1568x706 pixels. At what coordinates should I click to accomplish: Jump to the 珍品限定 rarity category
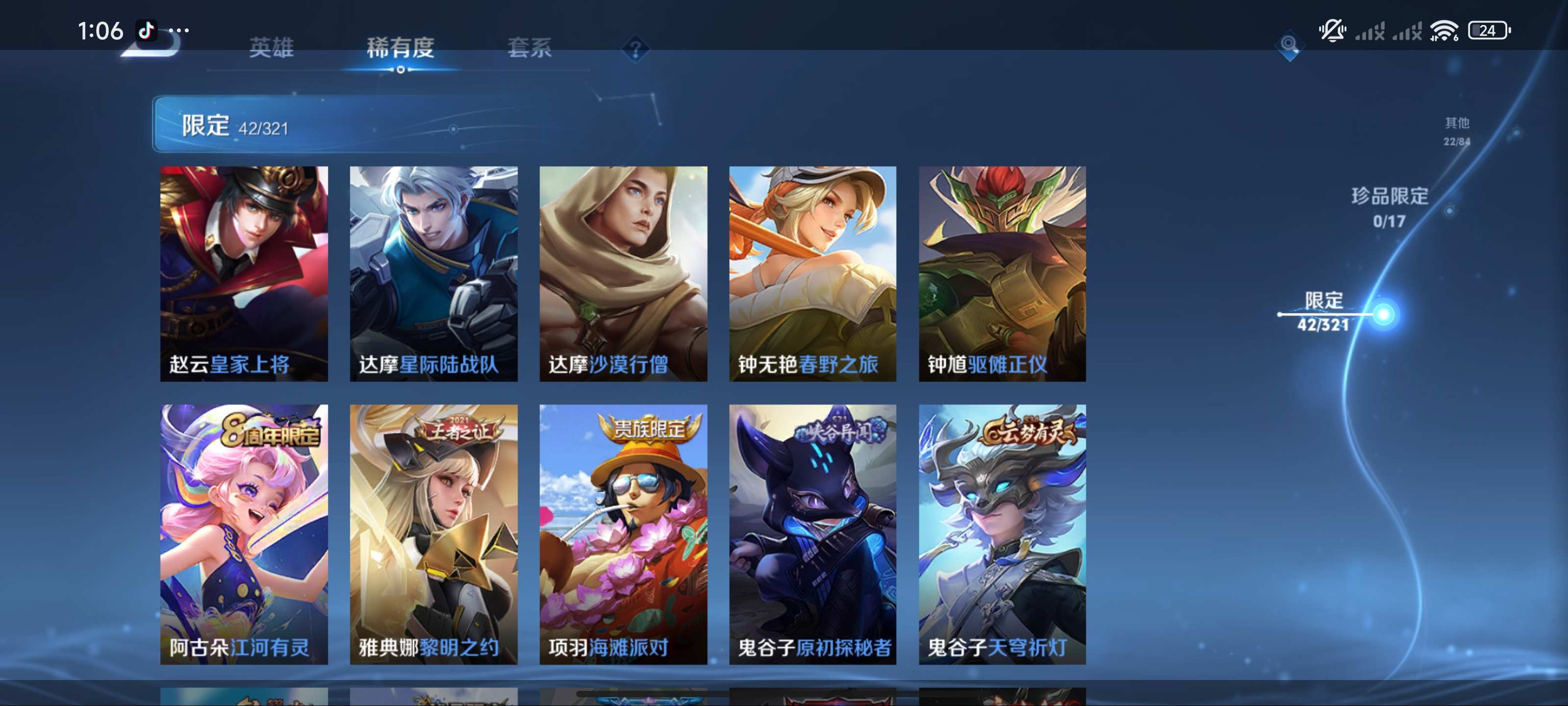point(1390,207)
